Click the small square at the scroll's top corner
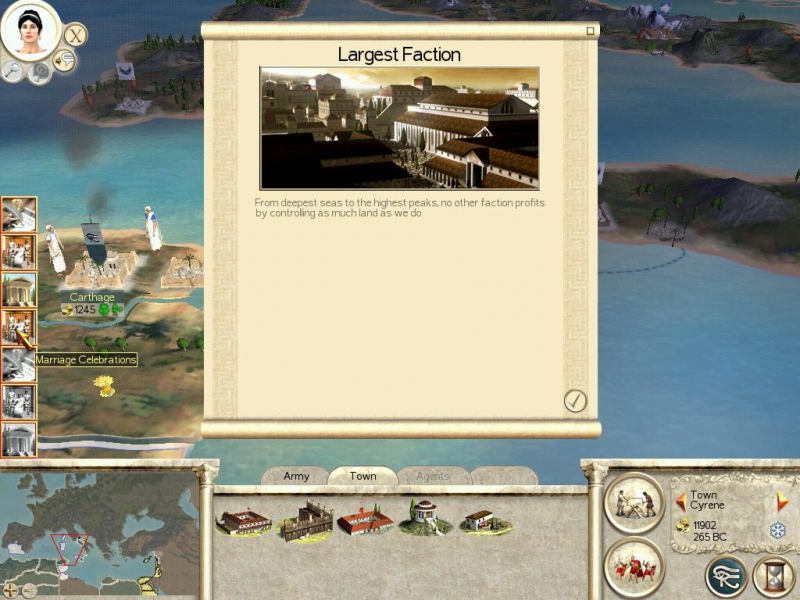800x600 pixels. pos(590,31)
